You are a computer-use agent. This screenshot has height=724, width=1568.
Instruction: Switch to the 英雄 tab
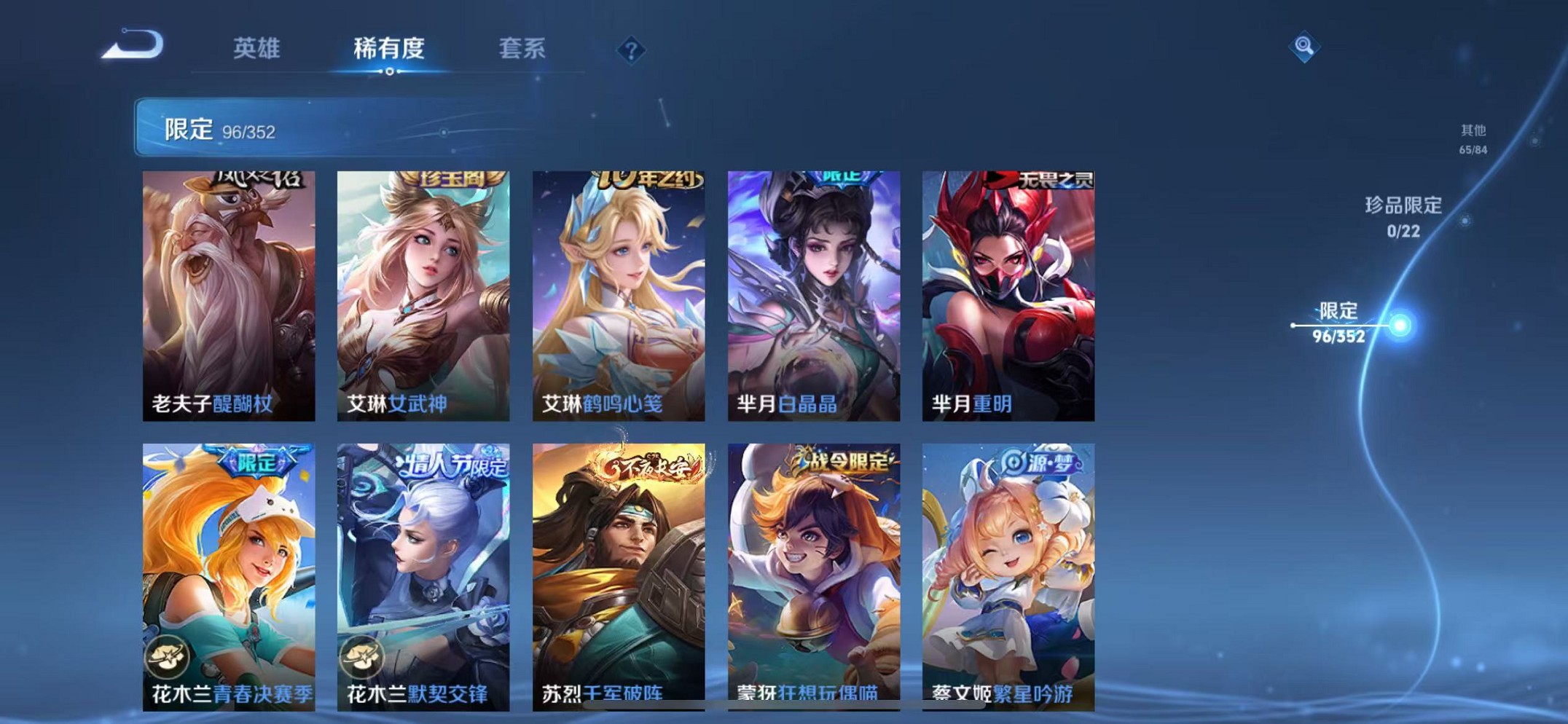[256, 50]
